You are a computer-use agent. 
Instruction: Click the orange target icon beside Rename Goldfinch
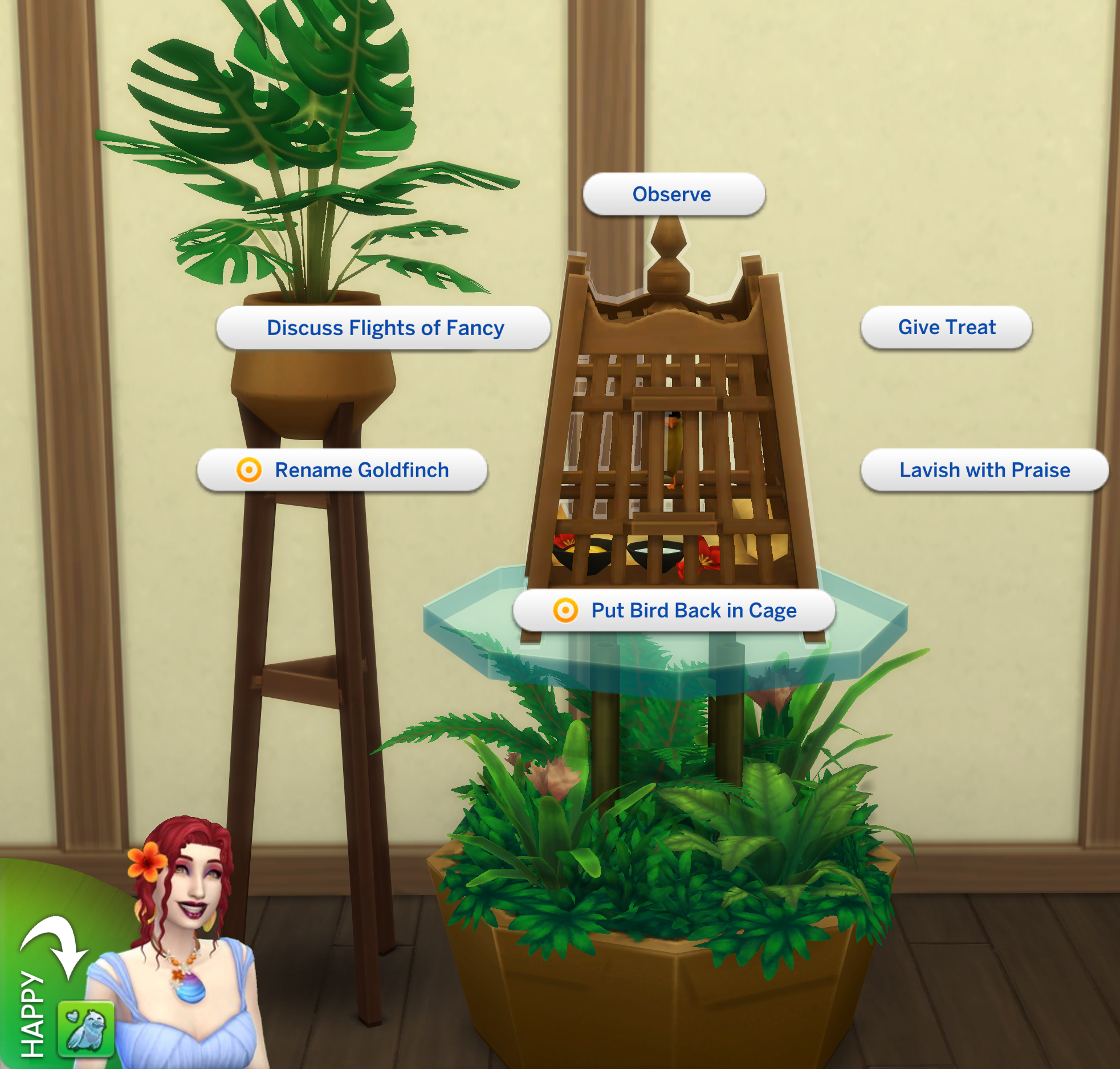click(x=250, y=470)
